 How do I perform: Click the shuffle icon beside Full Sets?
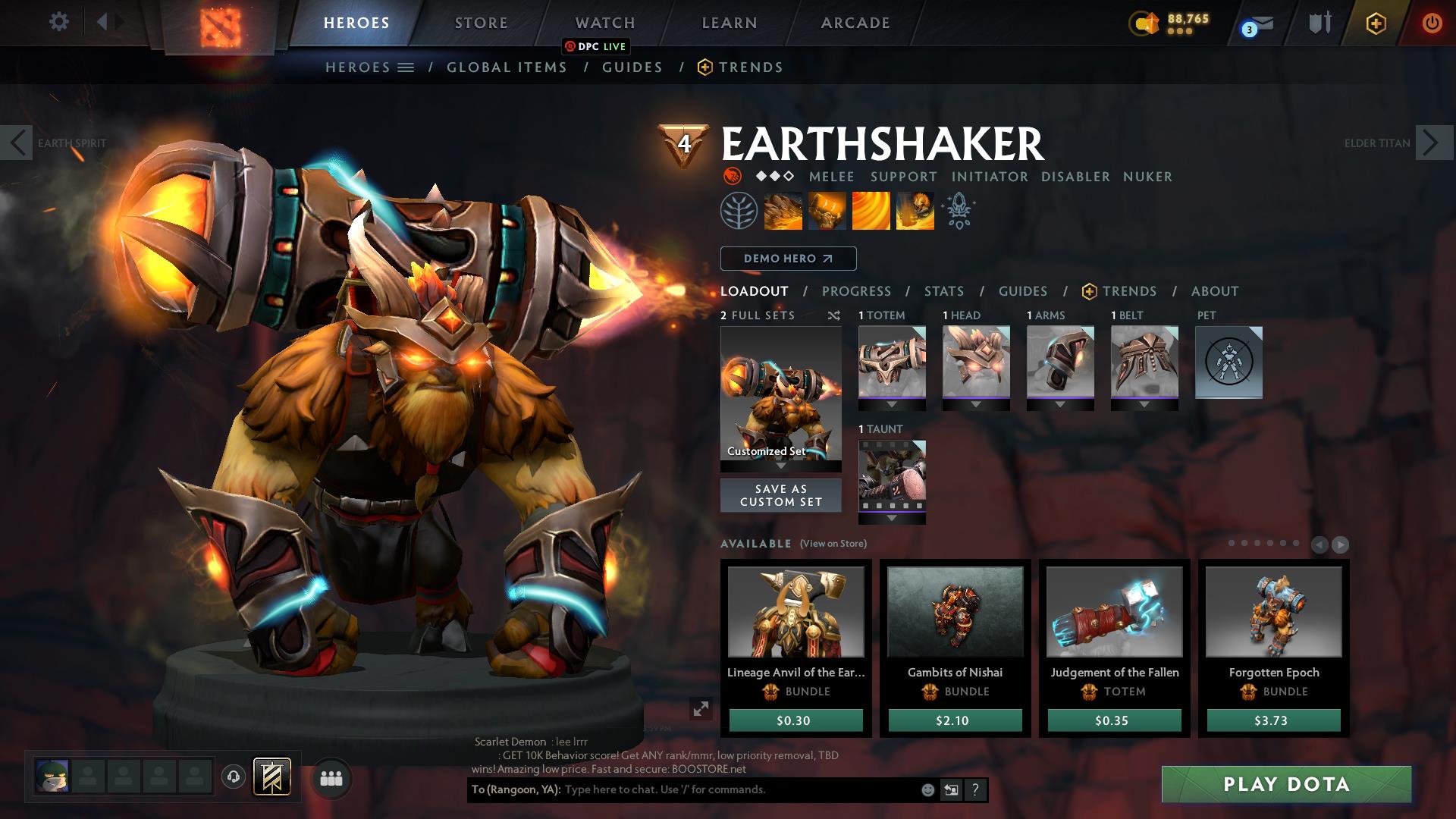[x=832, y=315]
